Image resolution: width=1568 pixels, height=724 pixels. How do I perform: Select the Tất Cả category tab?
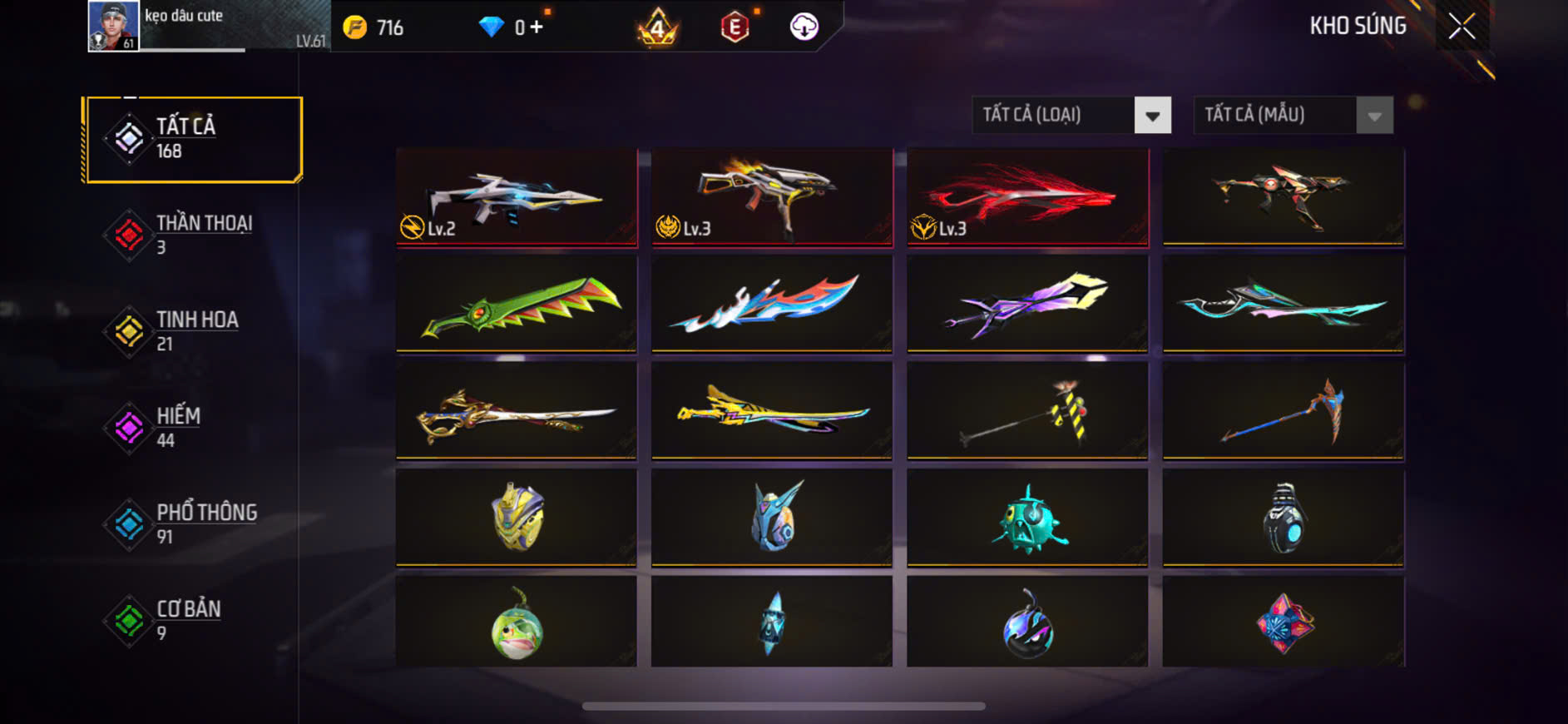[193, 139]
